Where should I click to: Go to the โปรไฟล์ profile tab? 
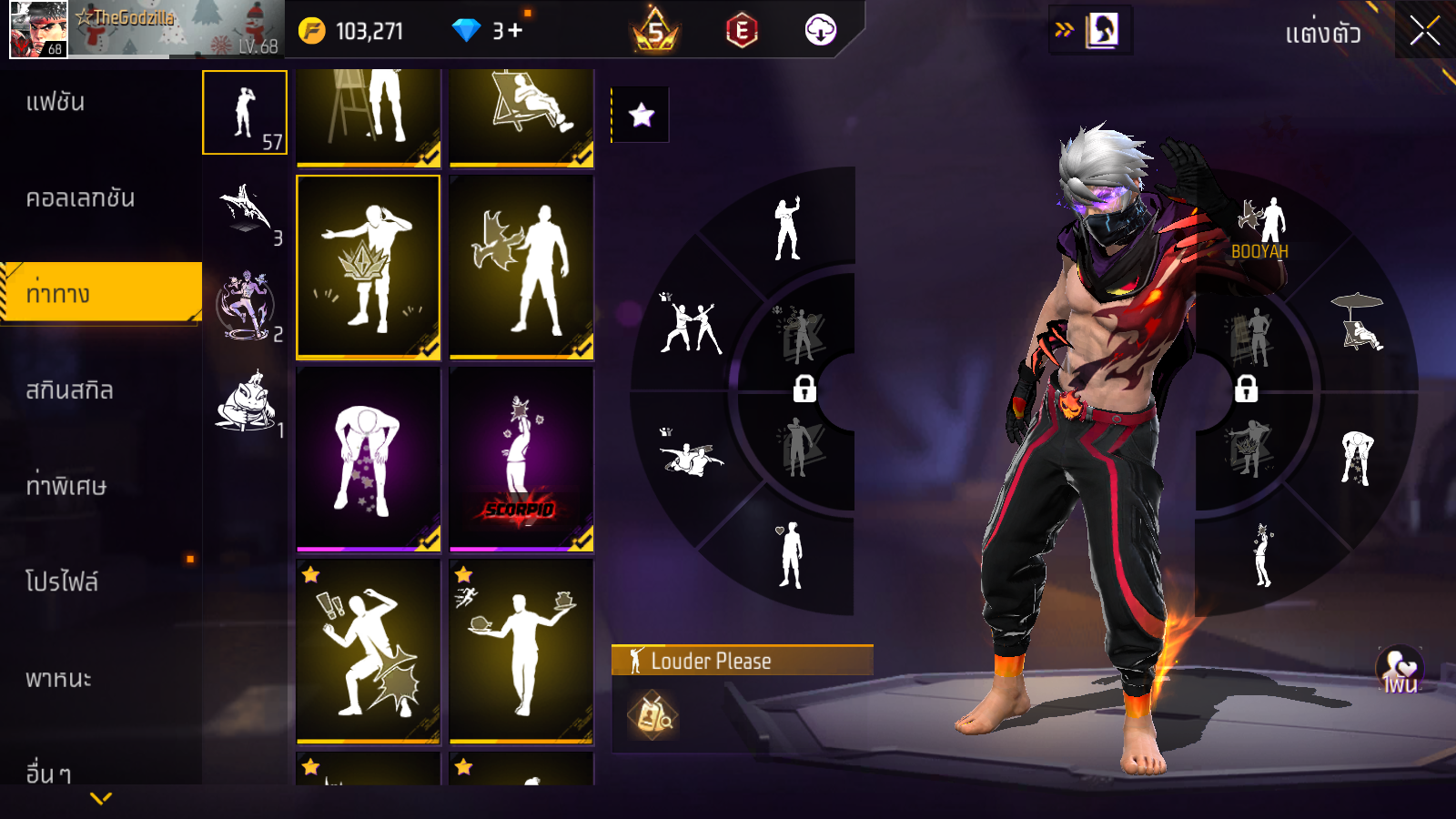[x=61, y=582]
